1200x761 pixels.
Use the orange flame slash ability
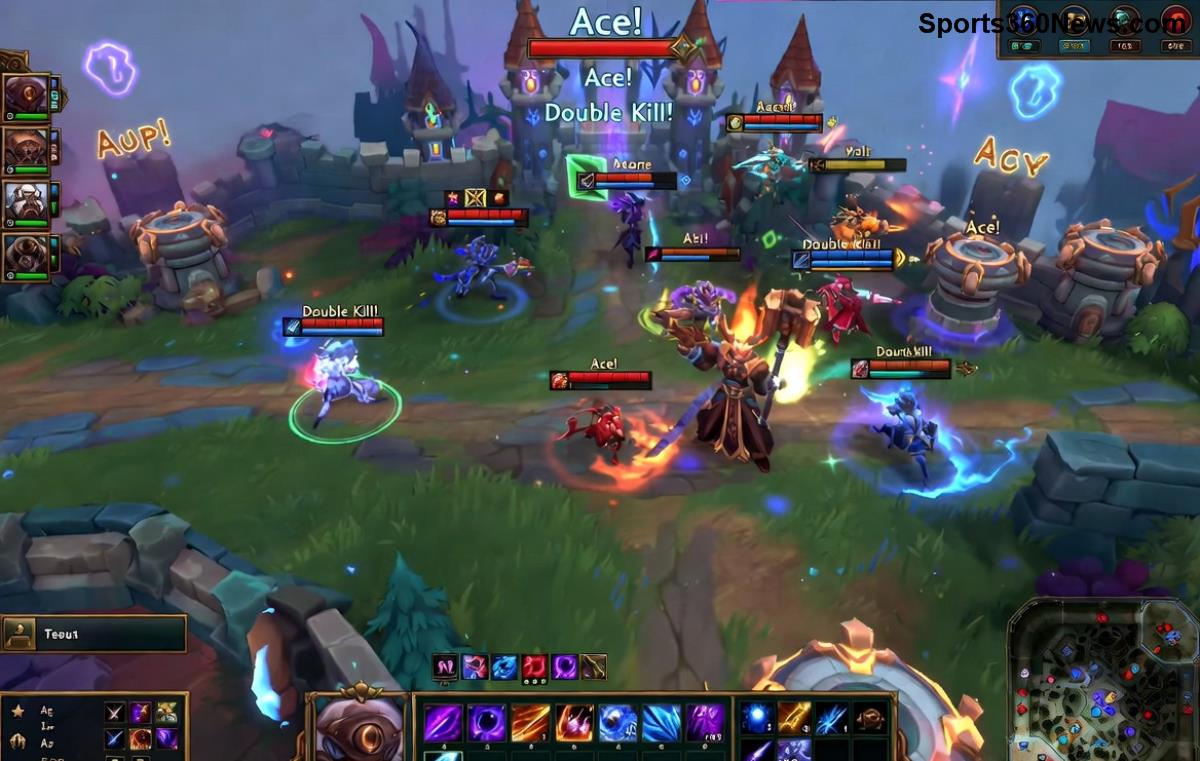(x=531, y=722)
